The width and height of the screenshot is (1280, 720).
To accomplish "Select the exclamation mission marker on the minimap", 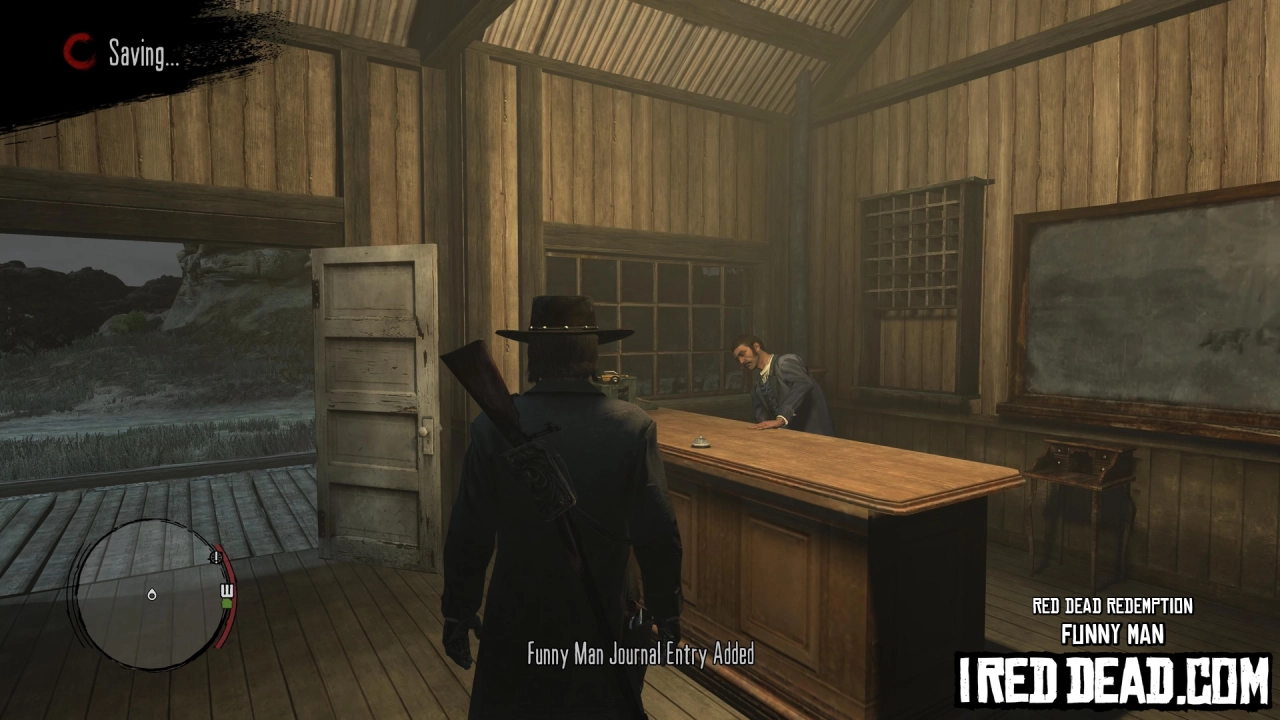I will click(214, 556).
